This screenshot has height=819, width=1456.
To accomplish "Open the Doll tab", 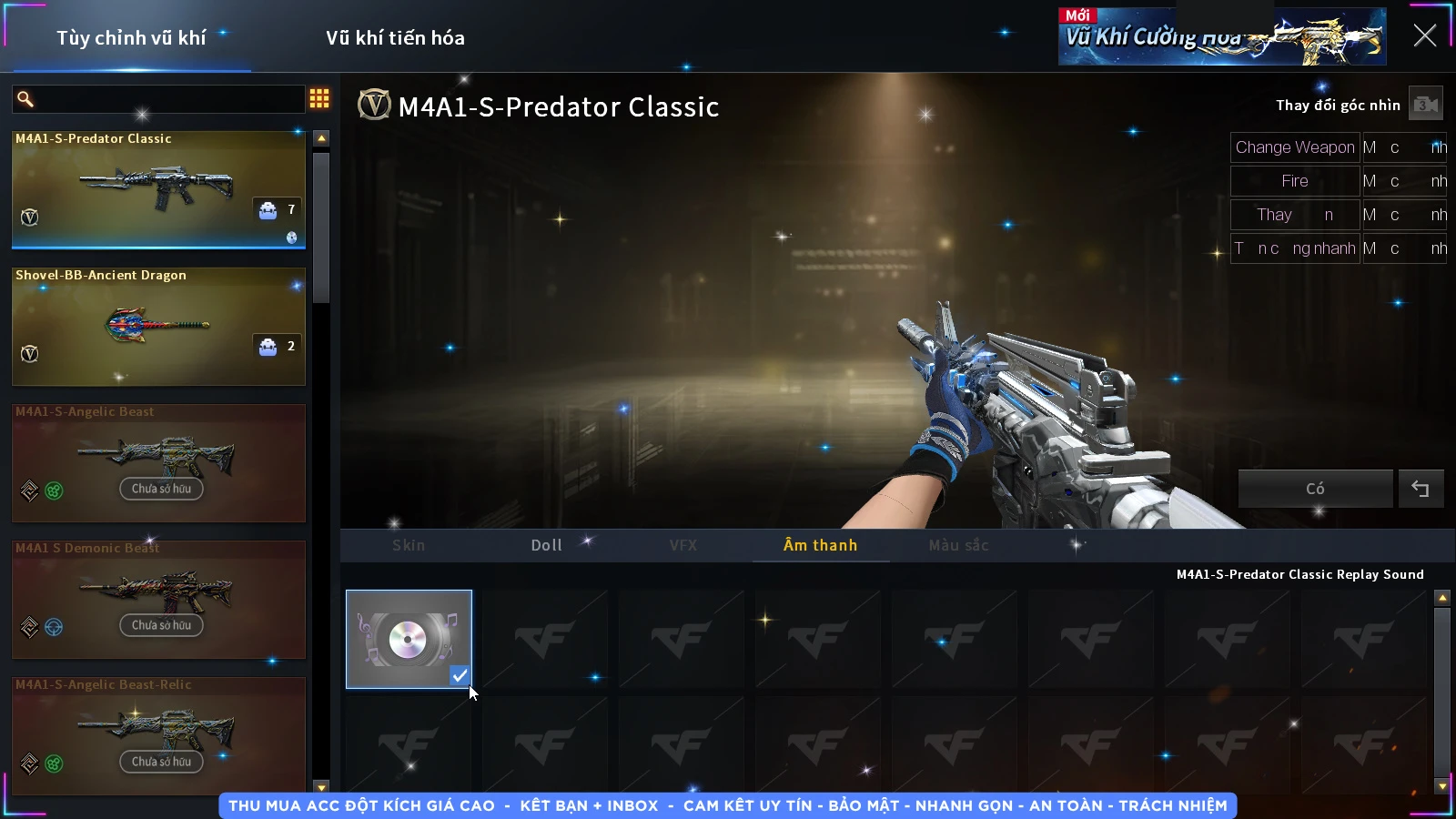I will 546,545.
